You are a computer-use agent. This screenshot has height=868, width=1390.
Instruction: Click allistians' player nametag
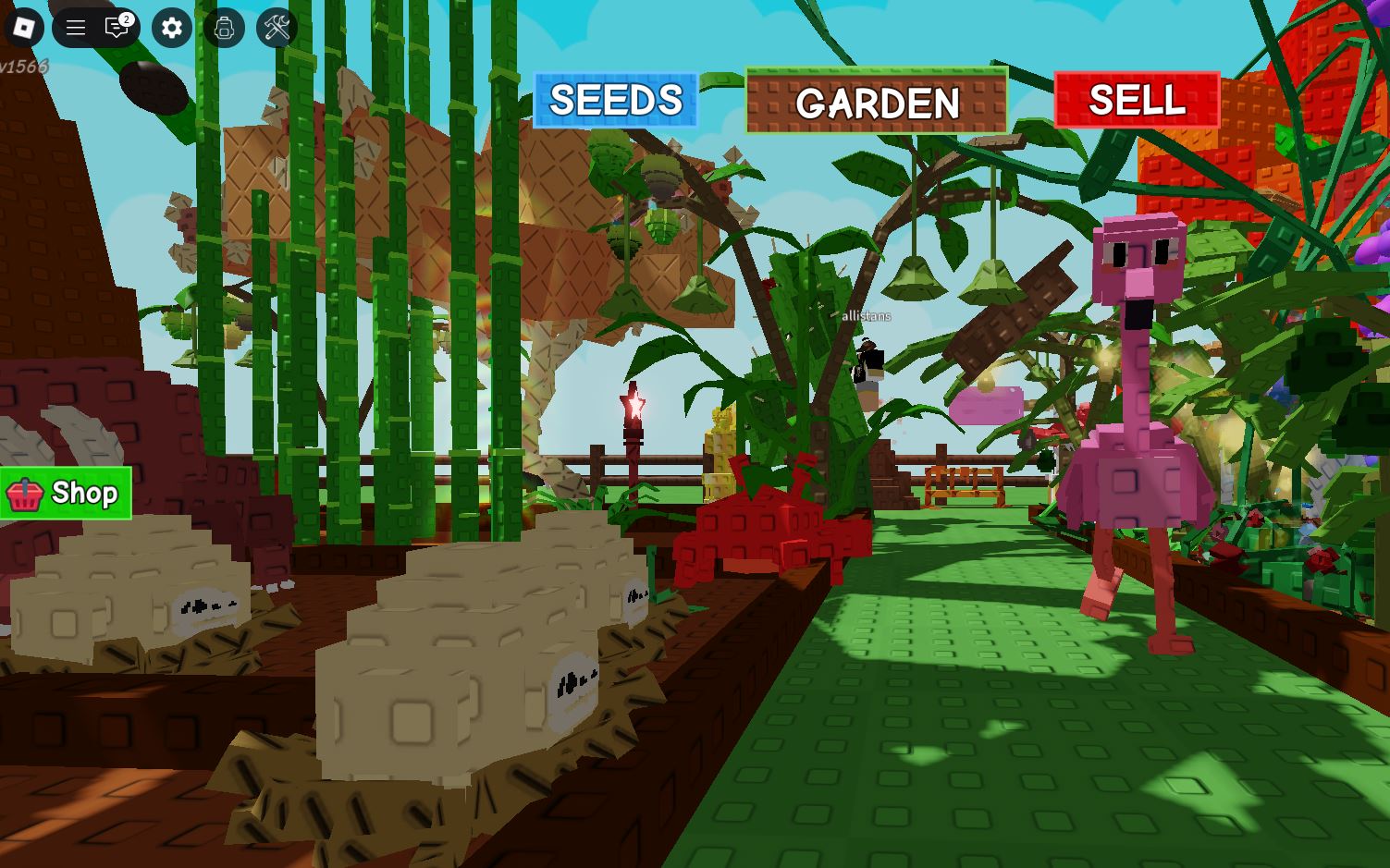point(866,315)
